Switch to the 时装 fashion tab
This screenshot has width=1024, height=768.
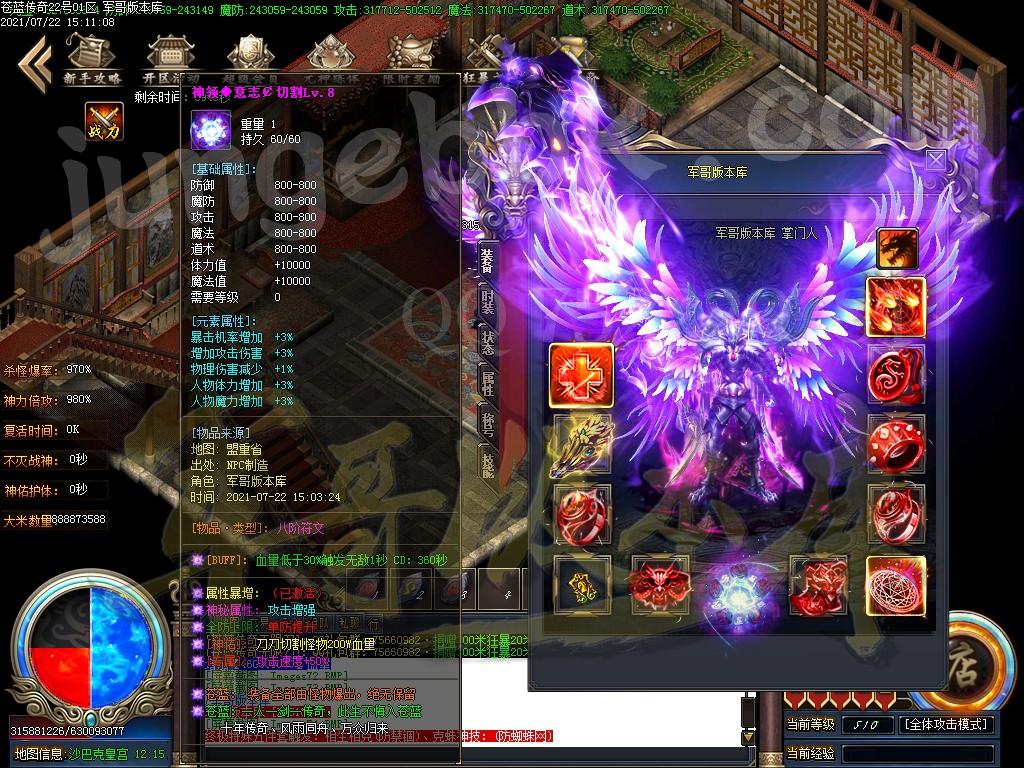click(487, 303)
